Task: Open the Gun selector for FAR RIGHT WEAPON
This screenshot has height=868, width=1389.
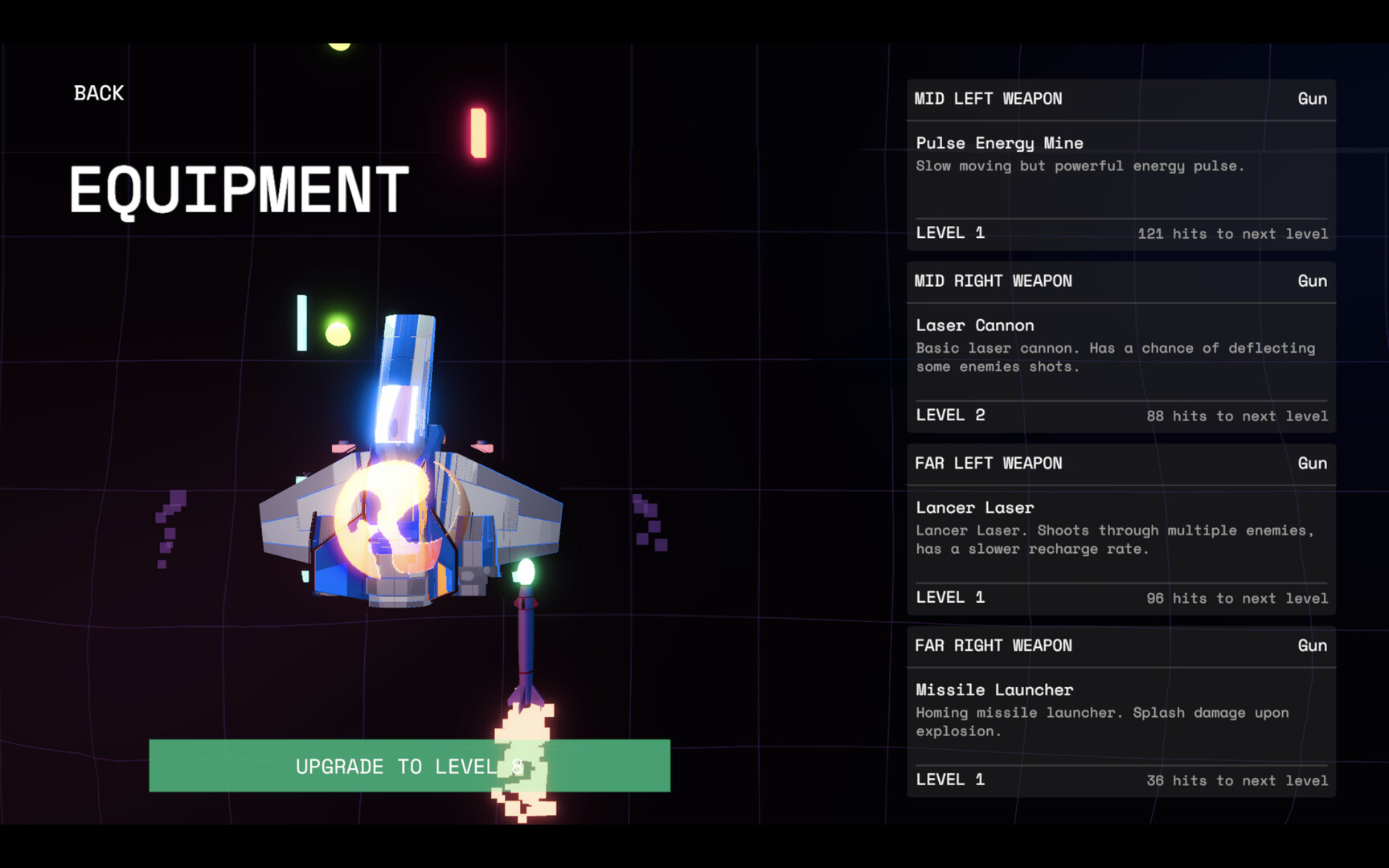Action: pyautogui.click(x=1312, y=645)
